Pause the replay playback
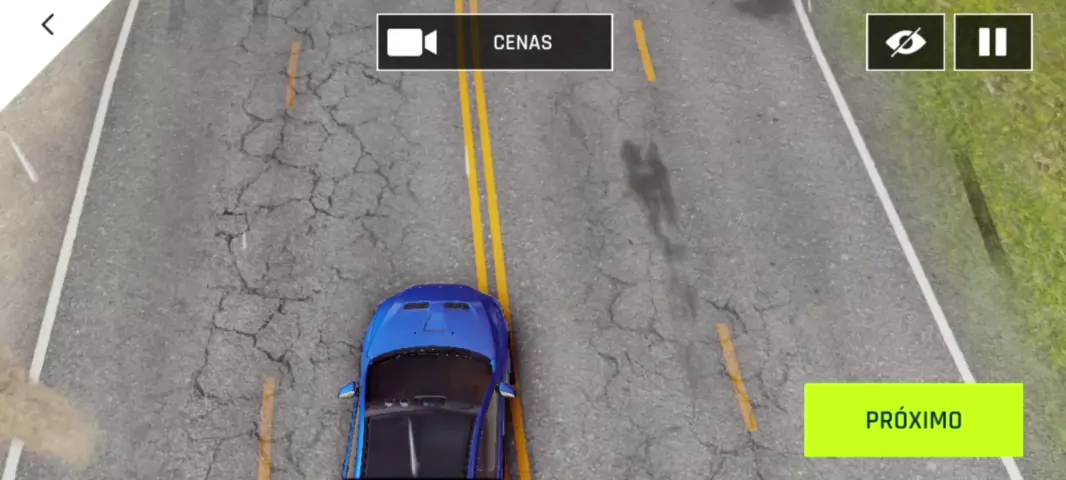This screenshot has height=480, width=1066. [x=992, y=42]
